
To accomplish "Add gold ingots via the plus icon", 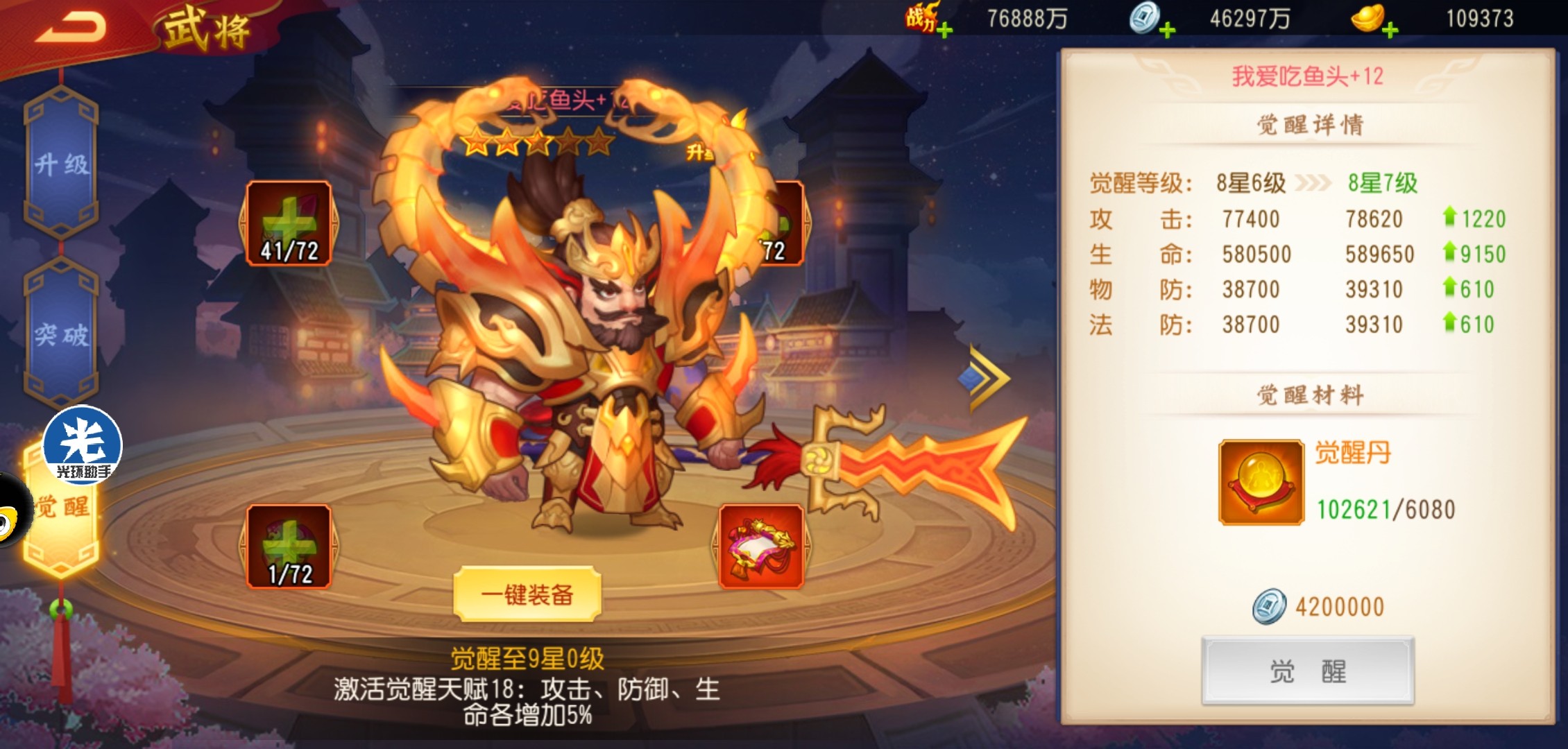I will point(1390,31).
